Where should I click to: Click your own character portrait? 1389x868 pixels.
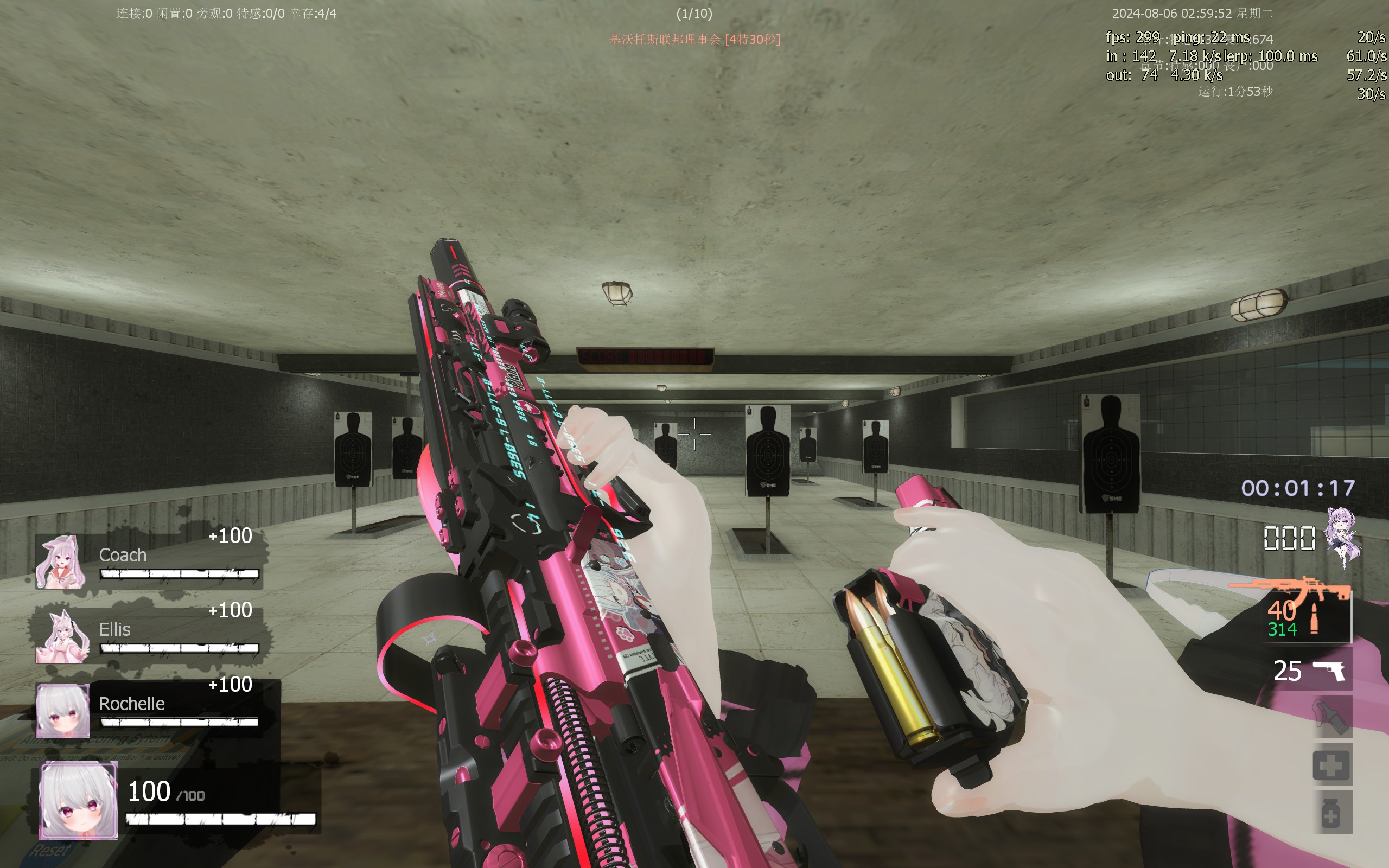(79, 801)
